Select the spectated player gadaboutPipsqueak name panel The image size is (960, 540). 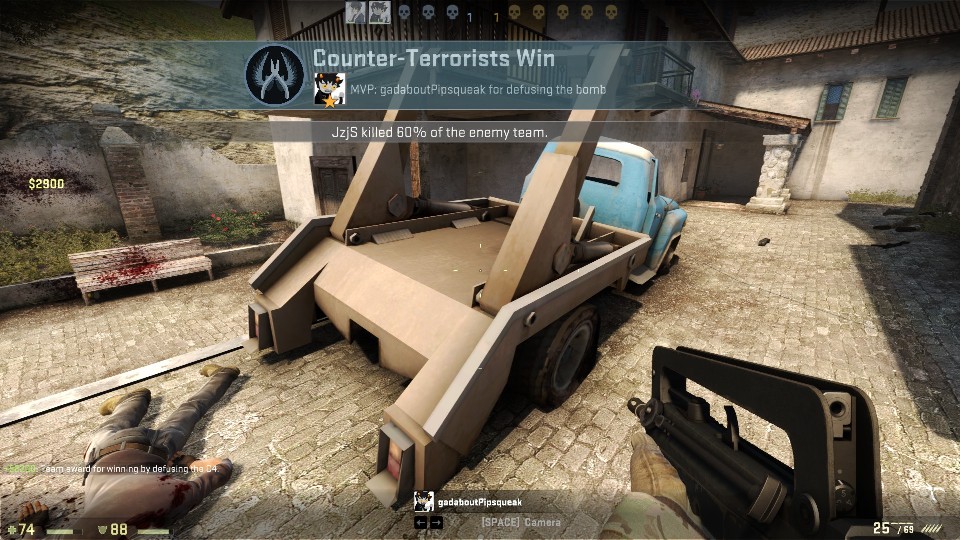click(x=478, y=502)
